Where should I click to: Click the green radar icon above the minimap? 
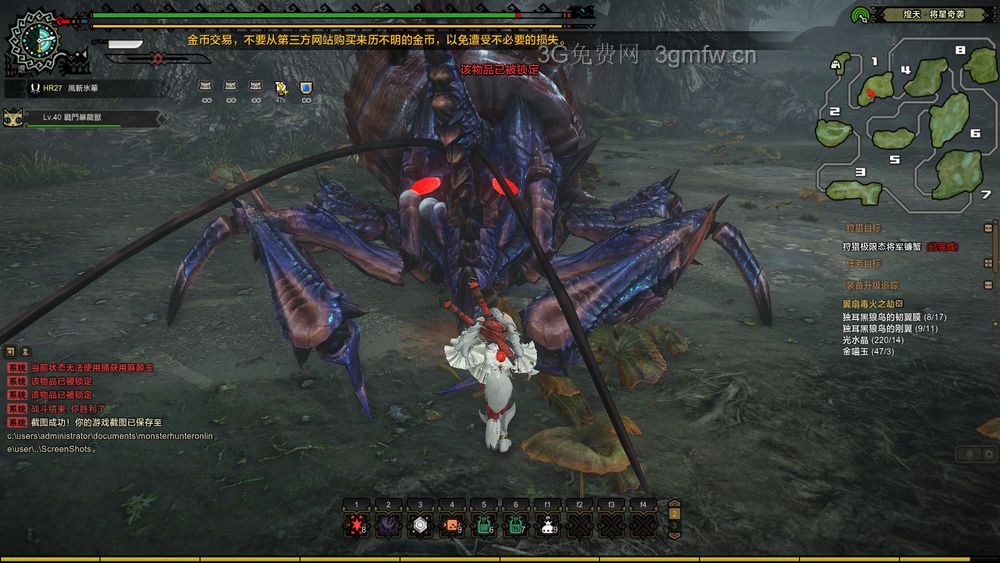point(860,15)
